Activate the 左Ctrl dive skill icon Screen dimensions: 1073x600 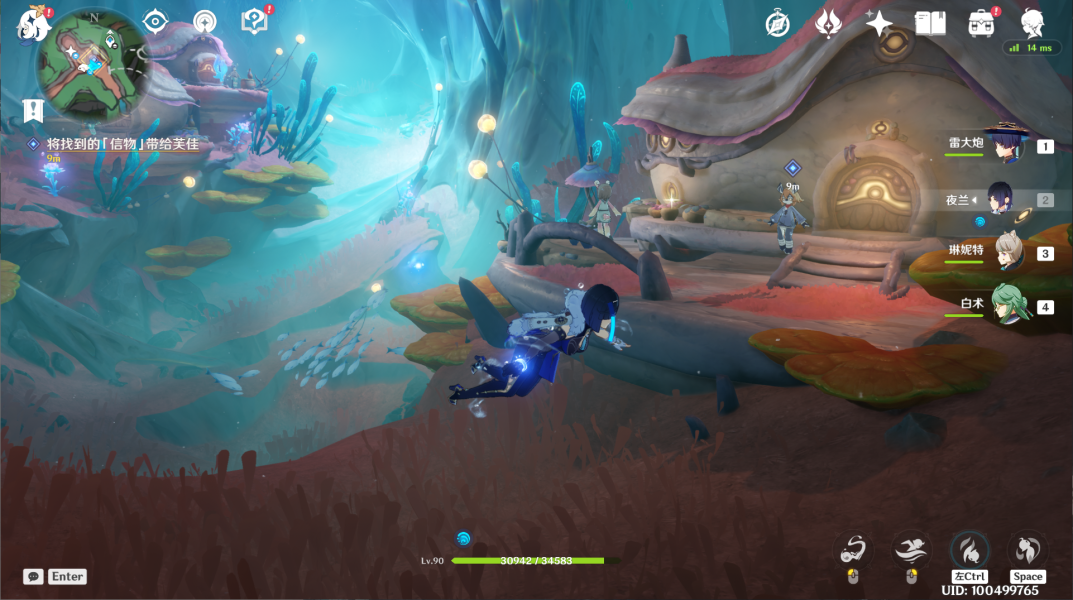click(969, 550)
